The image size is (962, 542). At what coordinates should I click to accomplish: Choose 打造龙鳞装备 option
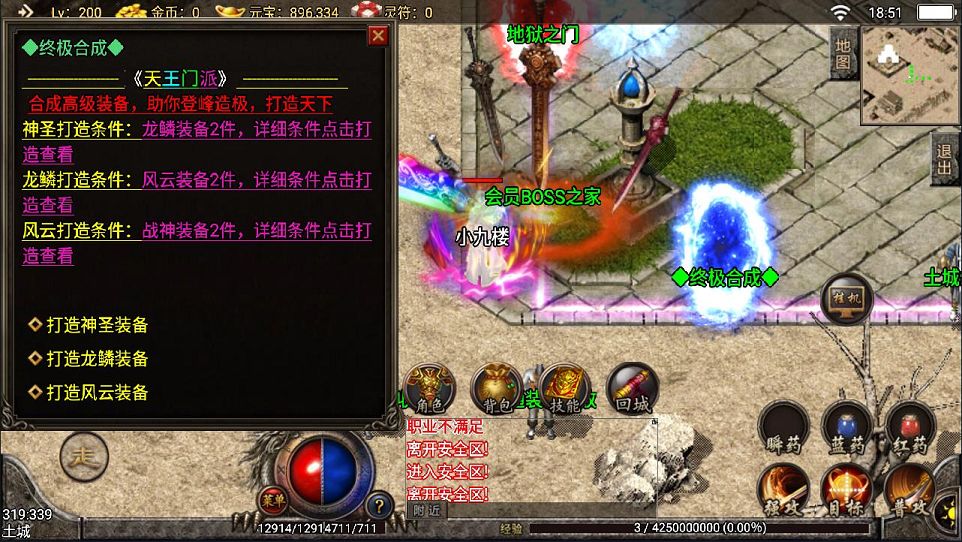pyautogui.click(x=96, y=359)
